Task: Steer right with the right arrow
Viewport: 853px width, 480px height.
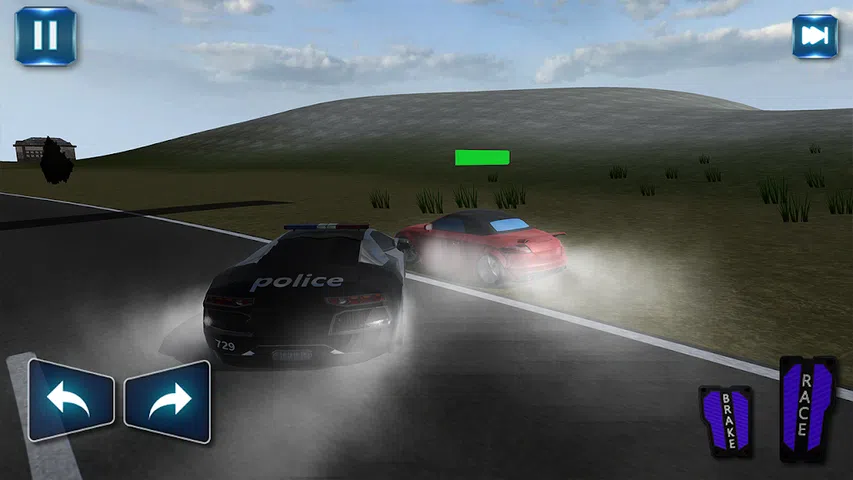Action: pyautogui.click(x=167, y=401)
